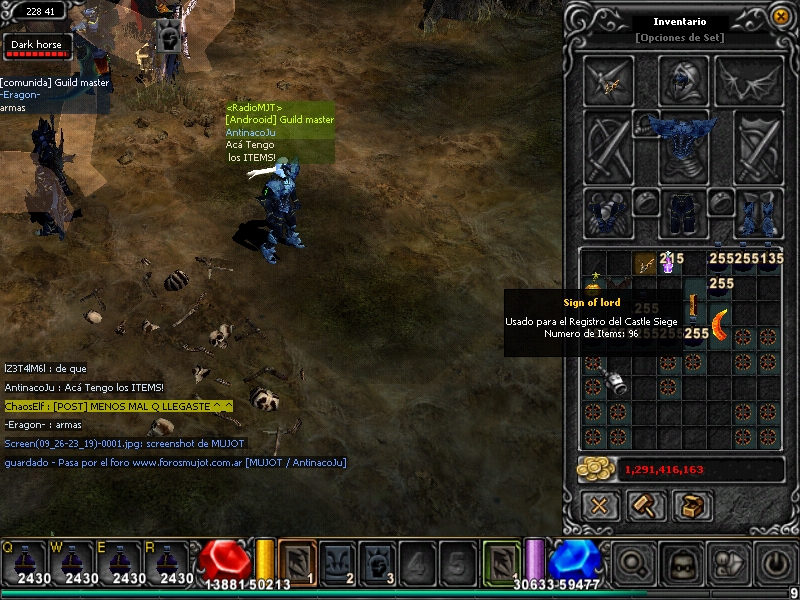Open the Opciones de Set panel
This screenshot has height=600, width=800.
680,38
